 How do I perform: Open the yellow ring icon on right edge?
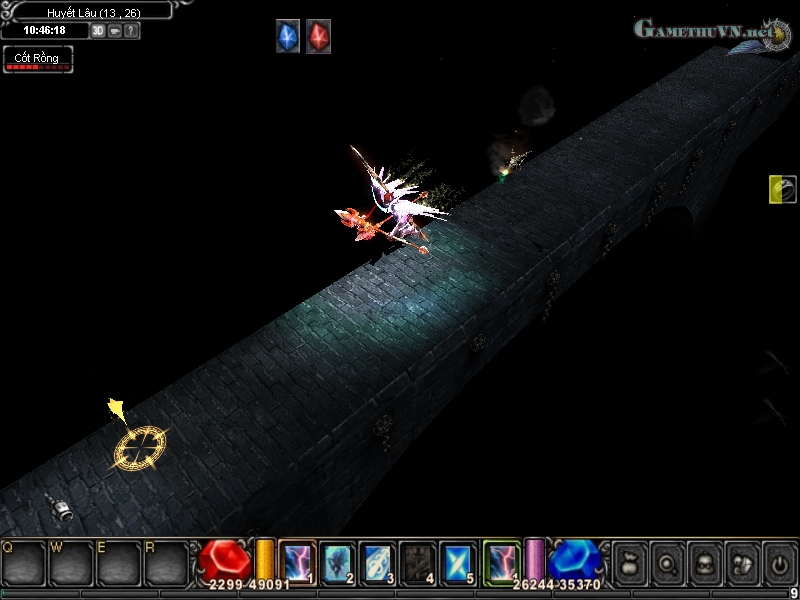coord(782,189)
